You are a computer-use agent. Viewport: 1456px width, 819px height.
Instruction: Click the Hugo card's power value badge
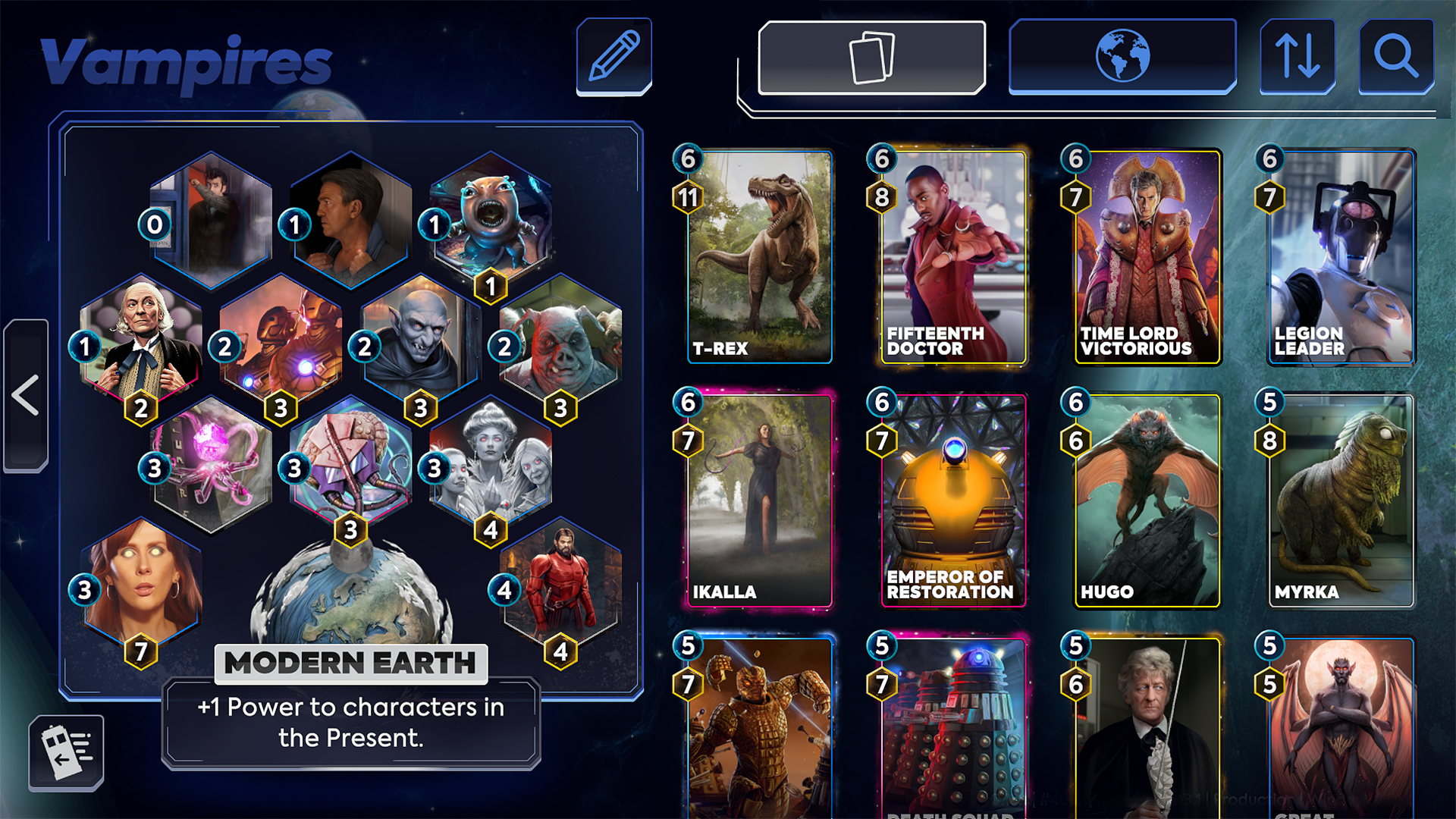click(x=1075, y=441)
